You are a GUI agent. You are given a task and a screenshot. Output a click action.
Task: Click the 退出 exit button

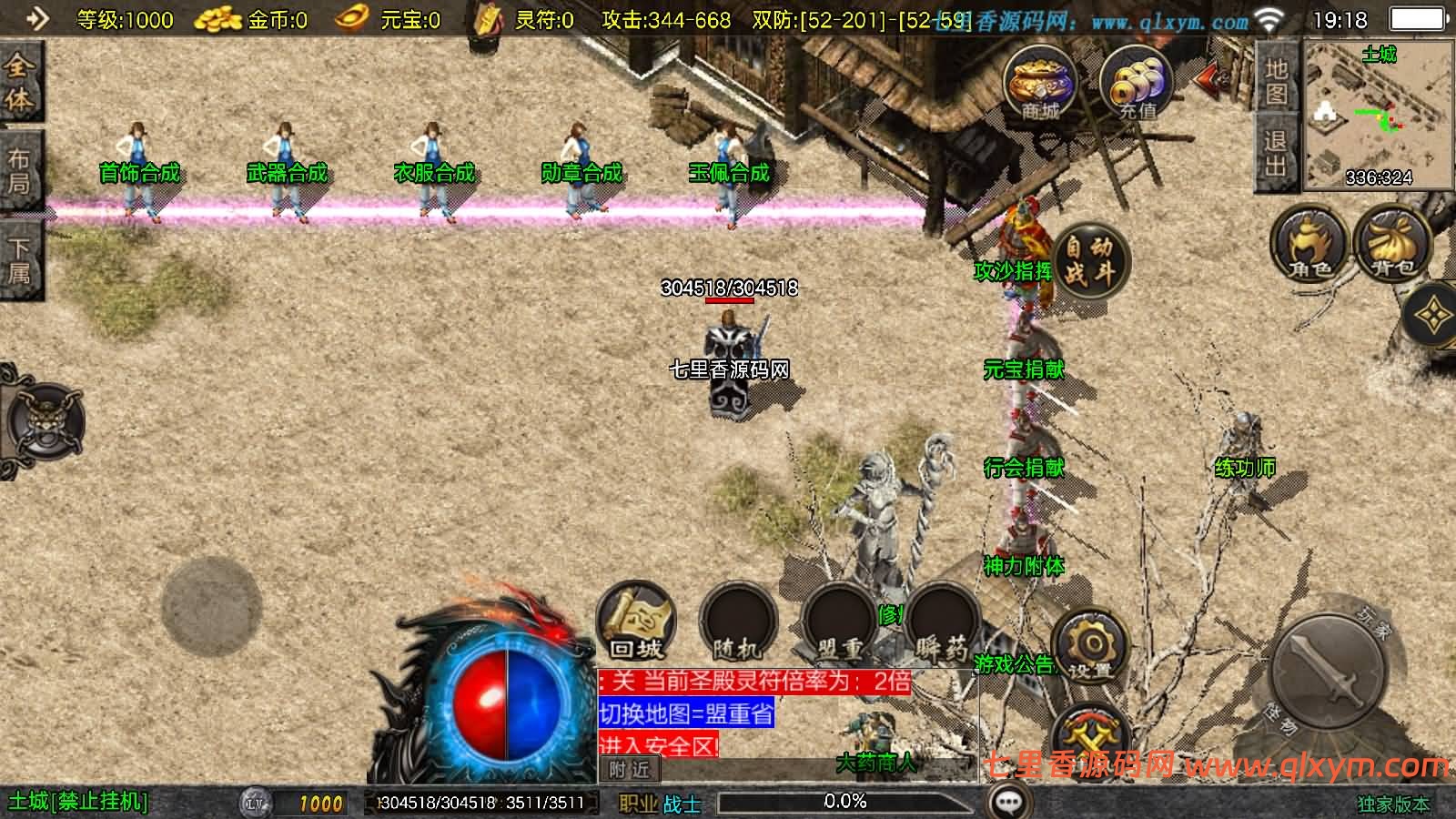1276,154
